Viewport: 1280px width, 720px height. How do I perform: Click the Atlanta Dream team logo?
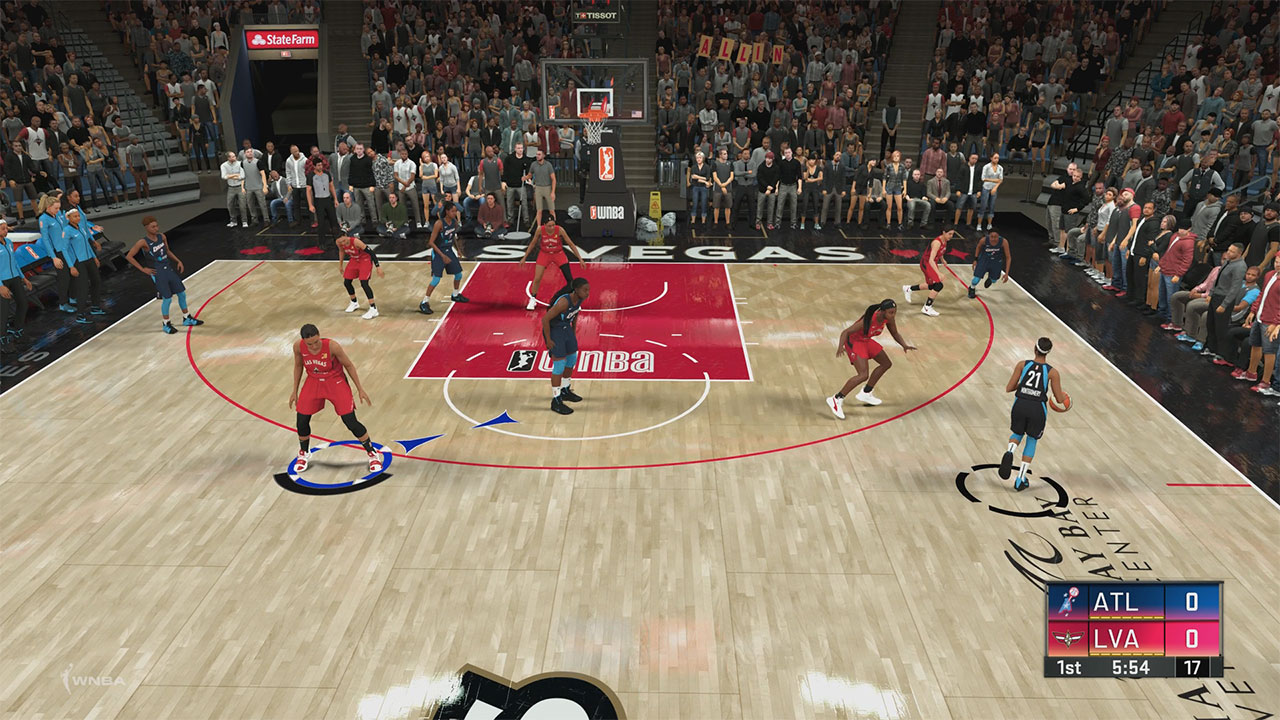coord(1070,601)
